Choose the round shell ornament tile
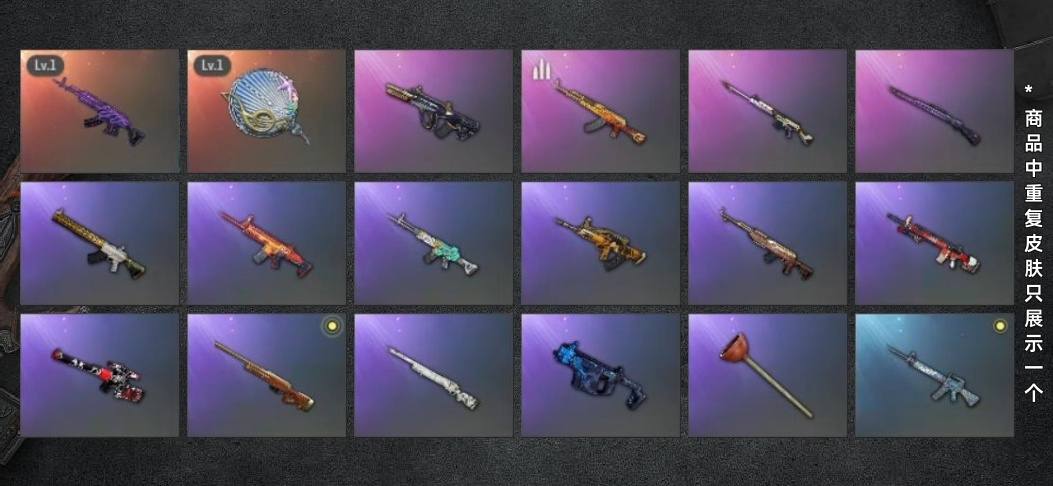 point(267,111)
